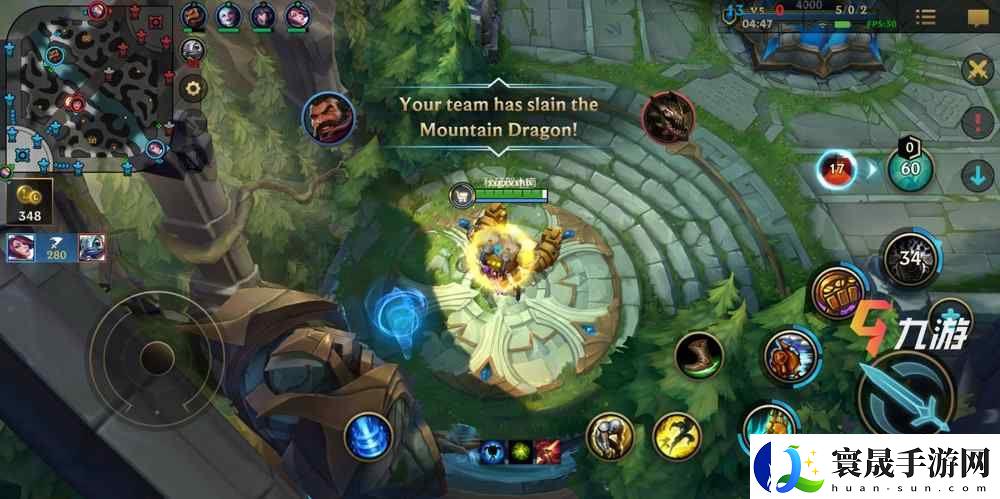Open the shop via the gold coin button
1000x499 pixels.
(29, 203)
